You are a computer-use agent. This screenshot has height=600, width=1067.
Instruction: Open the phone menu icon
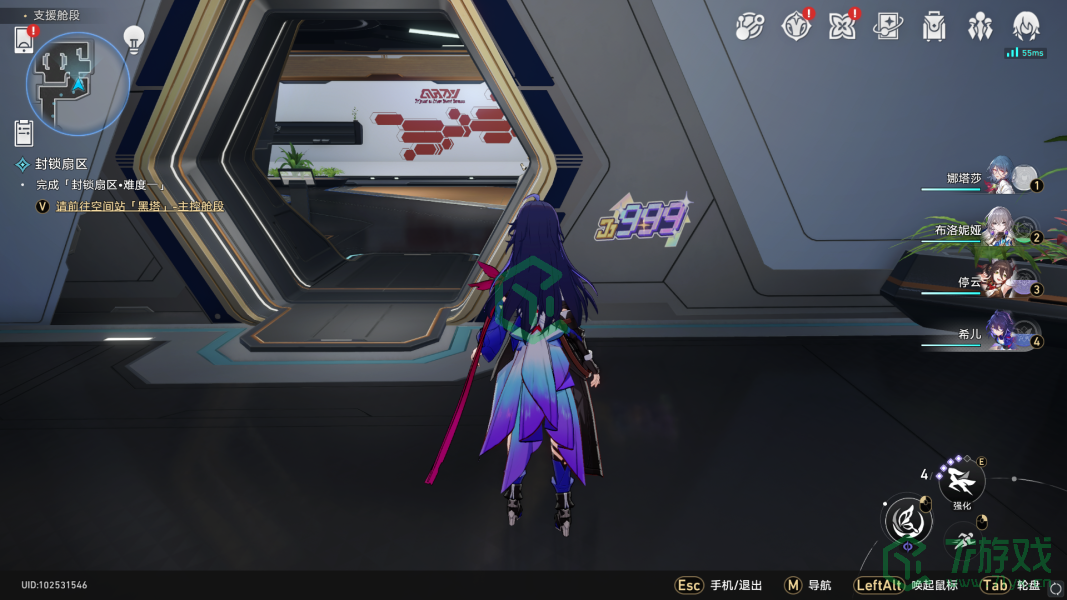(25, 40)
